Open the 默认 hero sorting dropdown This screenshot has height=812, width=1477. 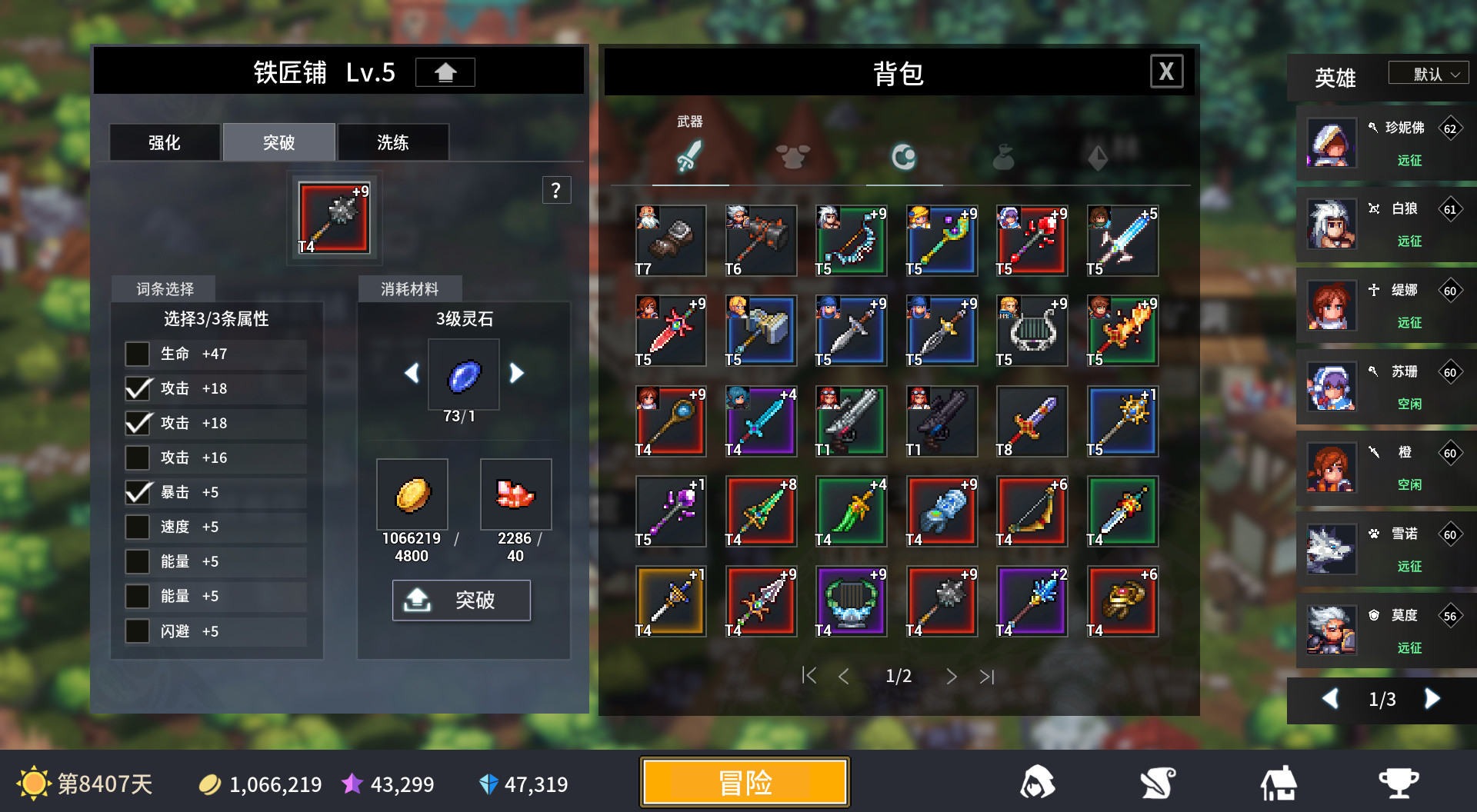click(1428, 72)
